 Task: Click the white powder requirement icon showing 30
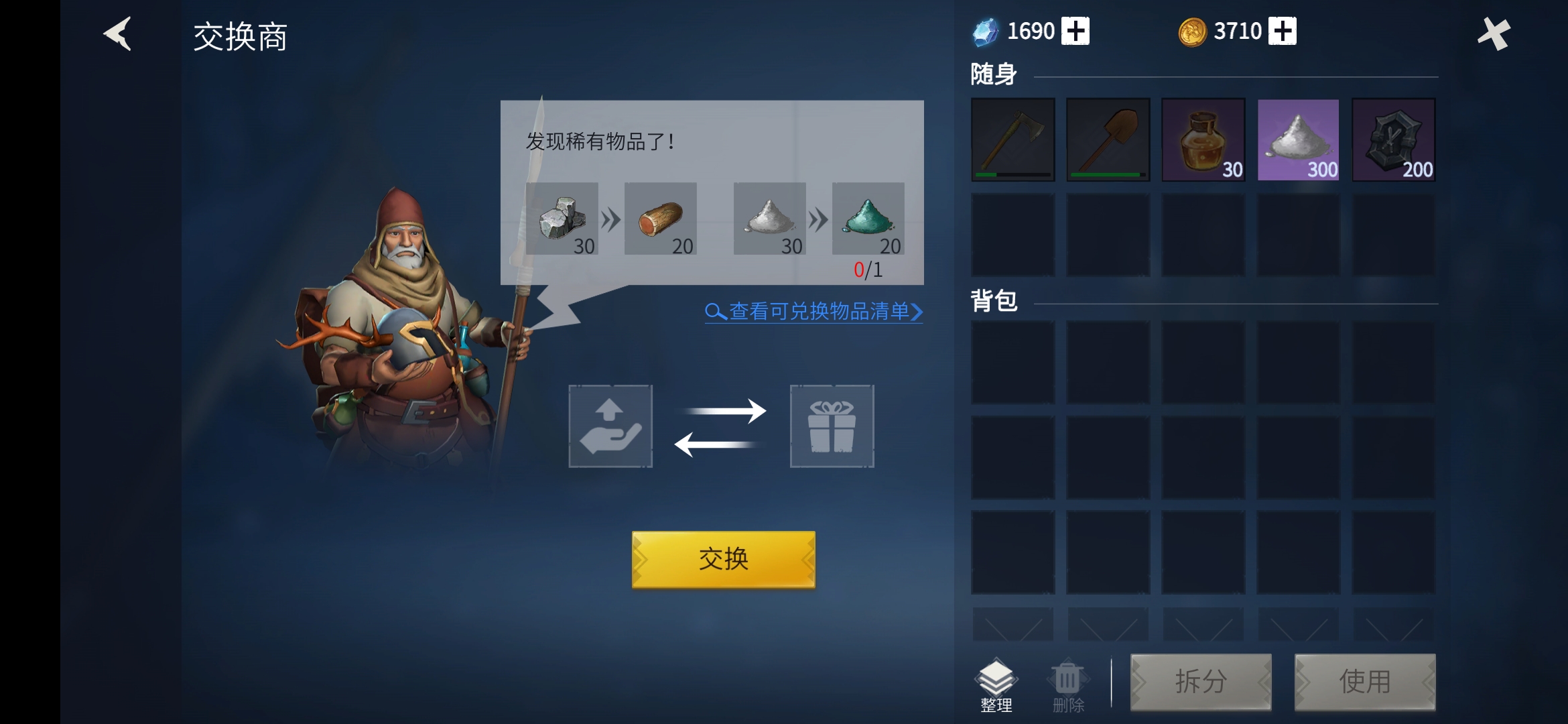click(x=769, y=220)
